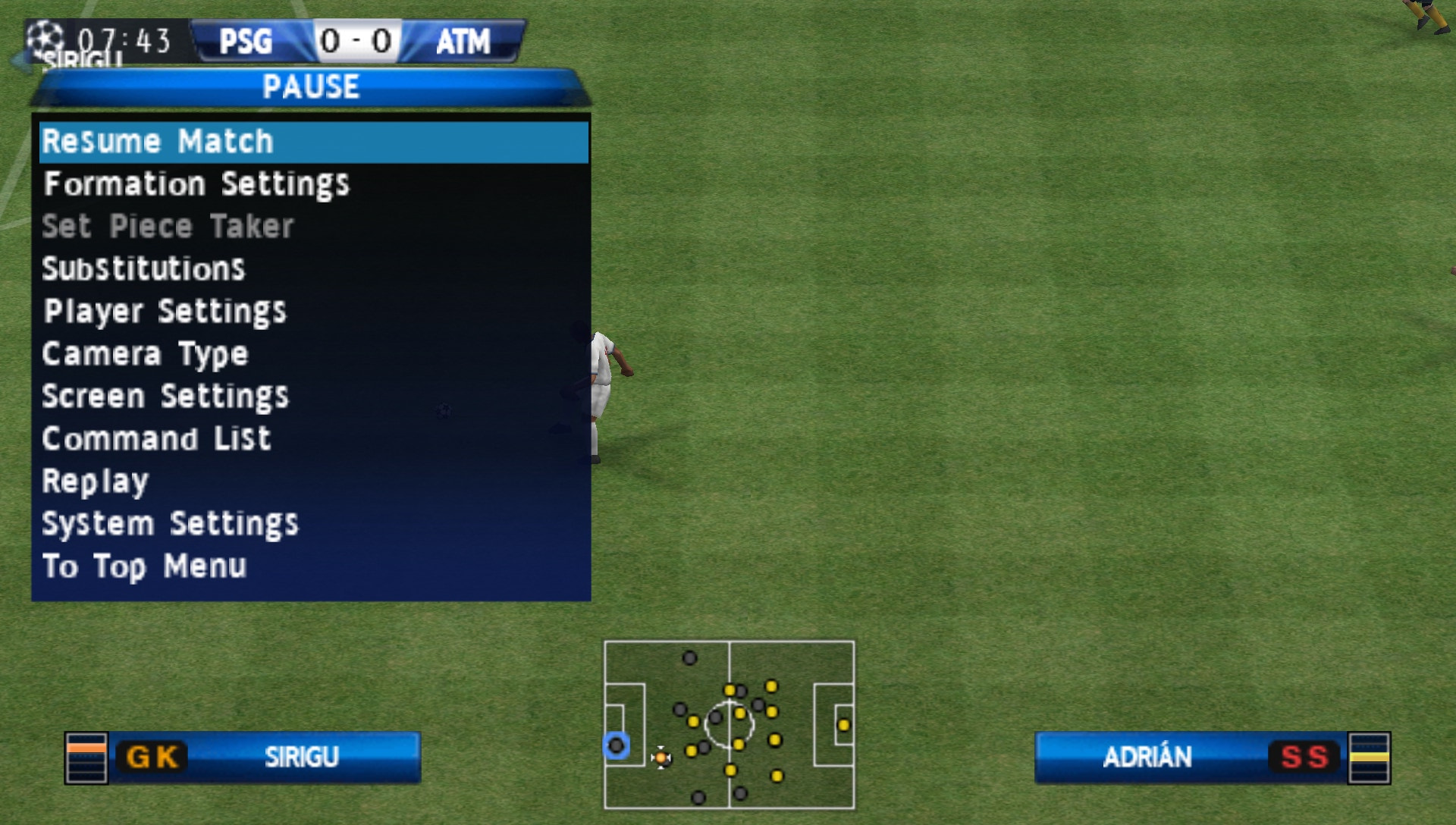Choose the Substitutions option
The width and height of the screenshot is (1456, 825).
[143, 269]
